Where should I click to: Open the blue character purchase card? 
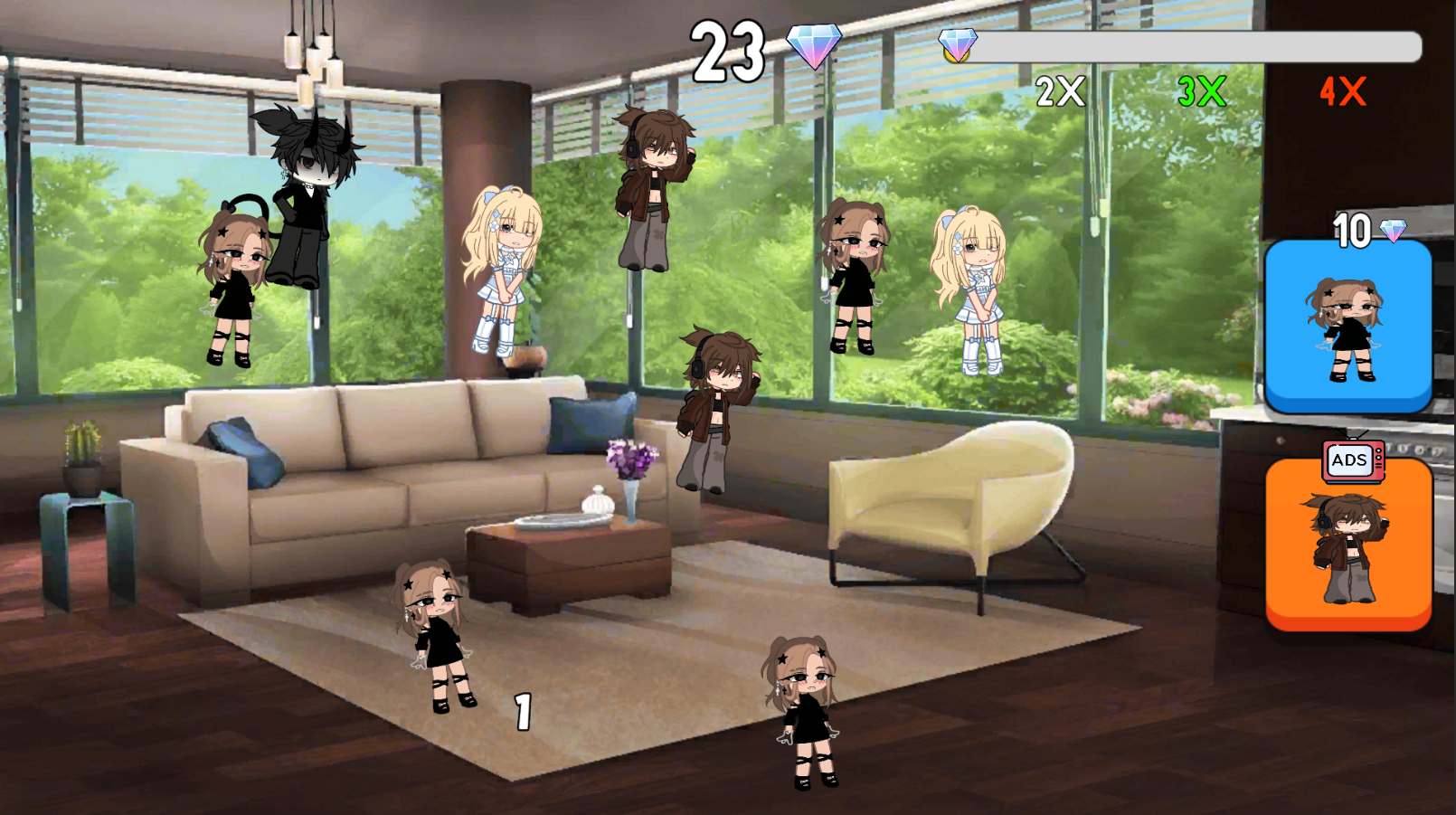(1350, 324)
